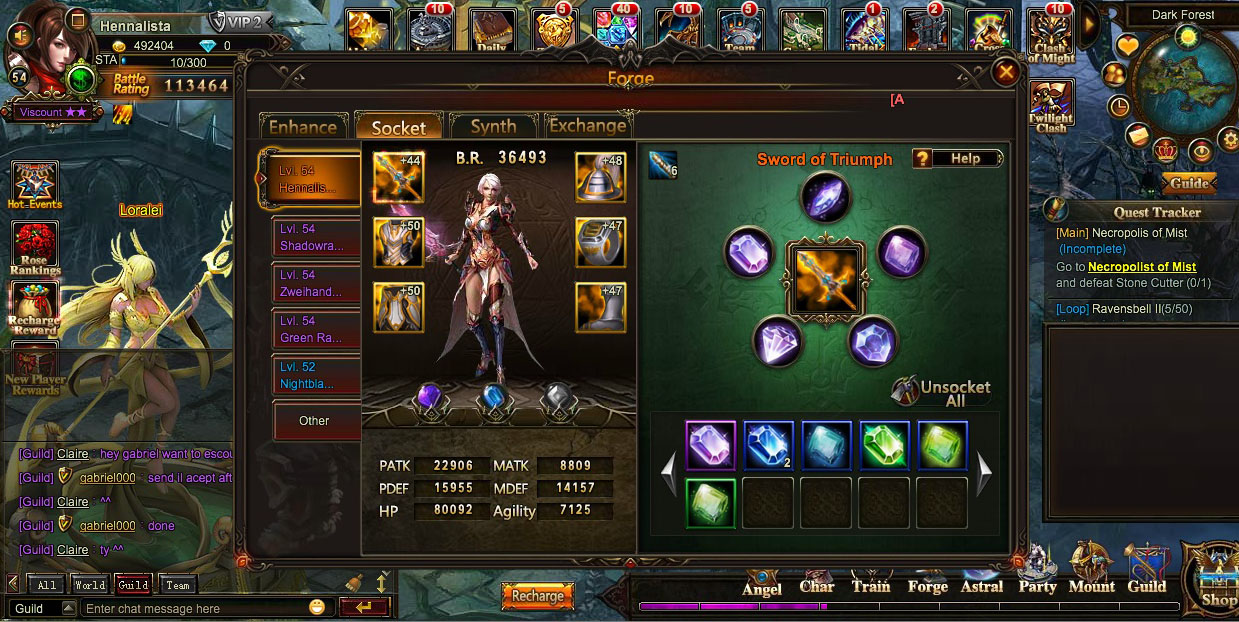Open the Guide button under minimap
The image size is (1239, 622).
point(1189,184)
